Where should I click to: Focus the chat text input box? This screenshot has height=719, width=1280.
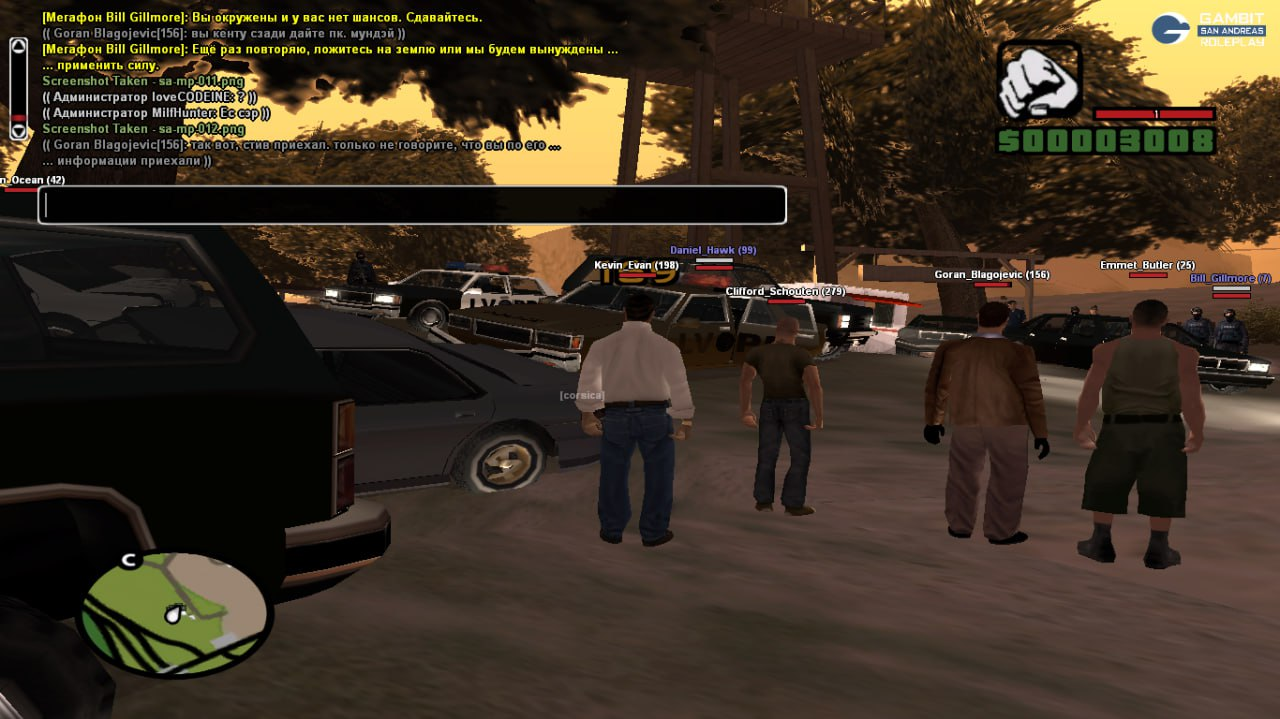pos(412,205)
